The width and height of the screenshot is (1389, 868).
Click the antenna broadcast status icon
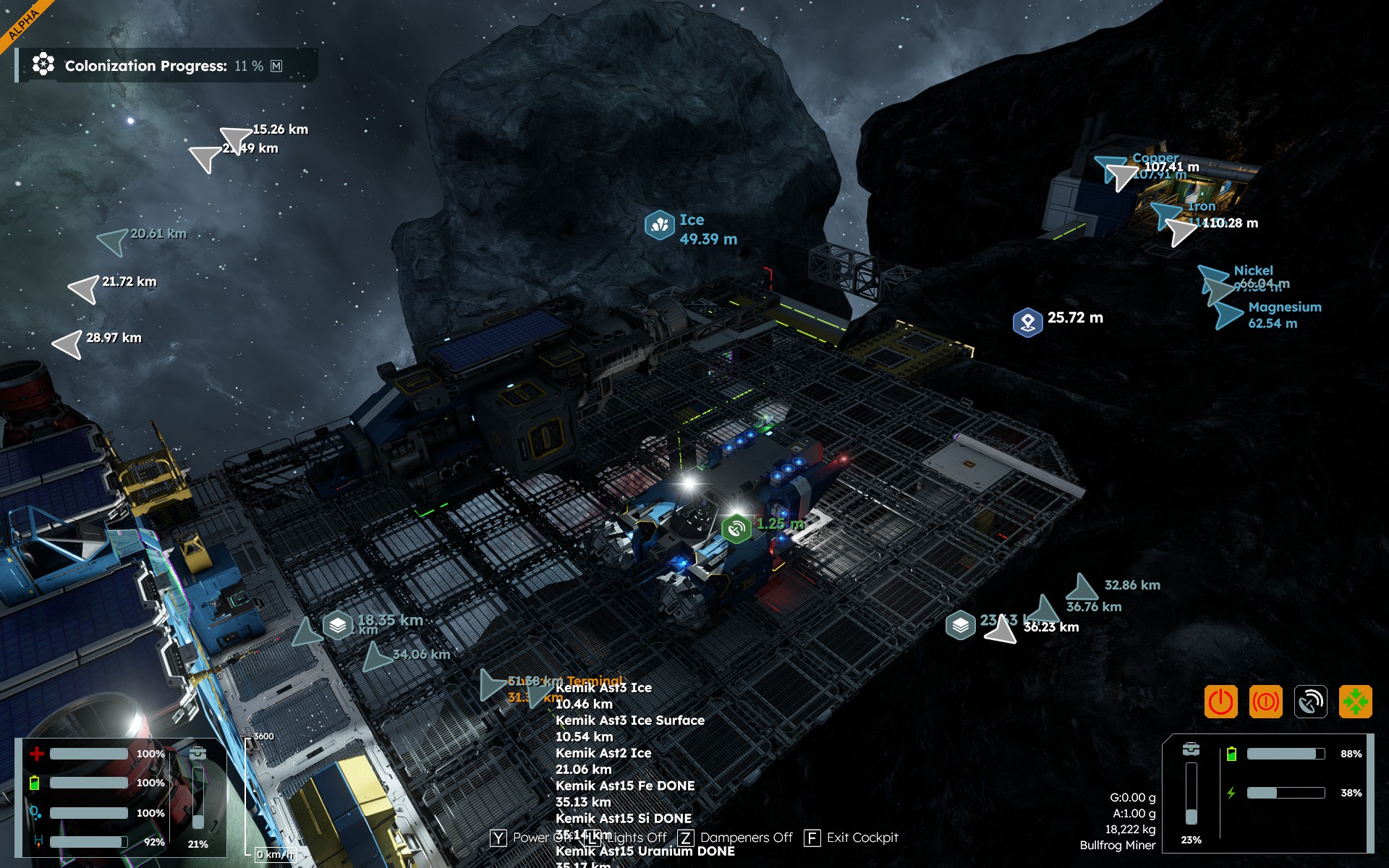pos(1310,702)
